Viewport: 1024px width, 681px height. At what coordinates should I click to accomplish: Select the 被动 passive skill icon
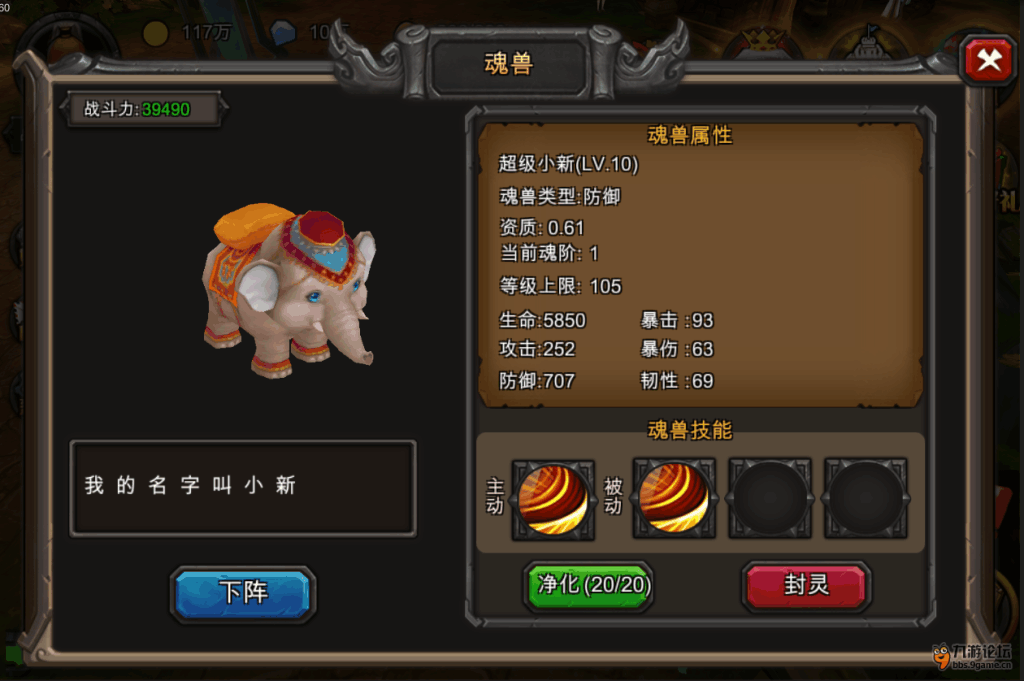(674, 499)
